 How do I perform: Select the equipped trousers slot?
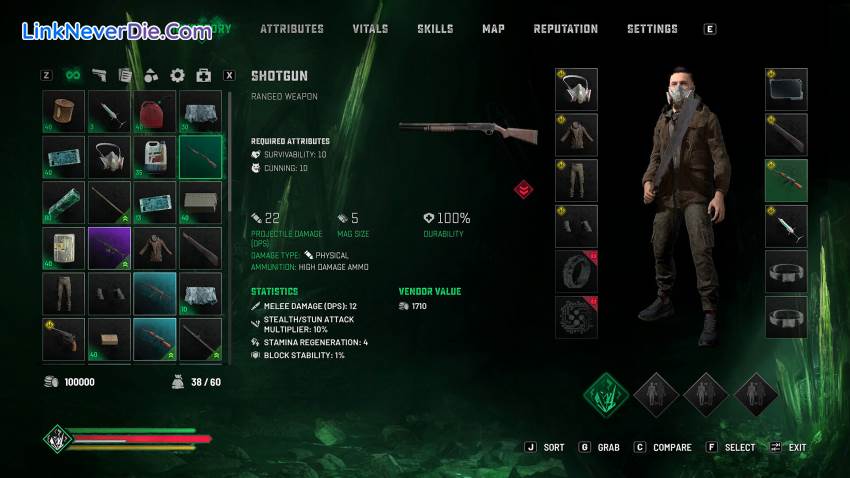point(576,180)
